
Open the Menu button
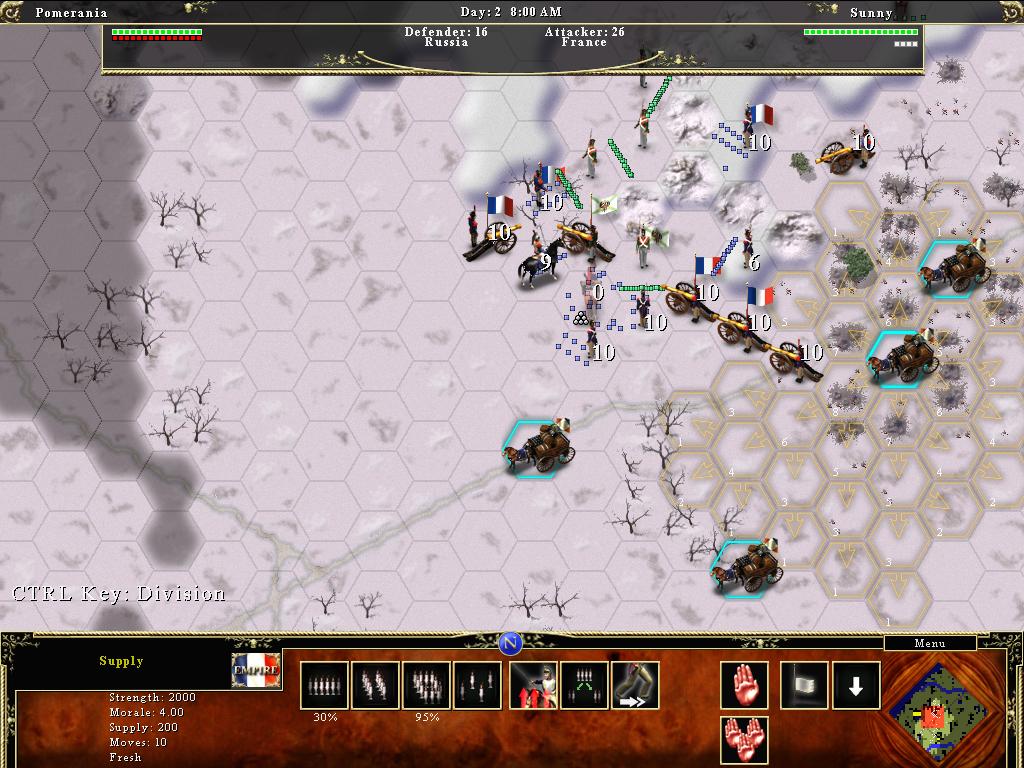point(929,643)
